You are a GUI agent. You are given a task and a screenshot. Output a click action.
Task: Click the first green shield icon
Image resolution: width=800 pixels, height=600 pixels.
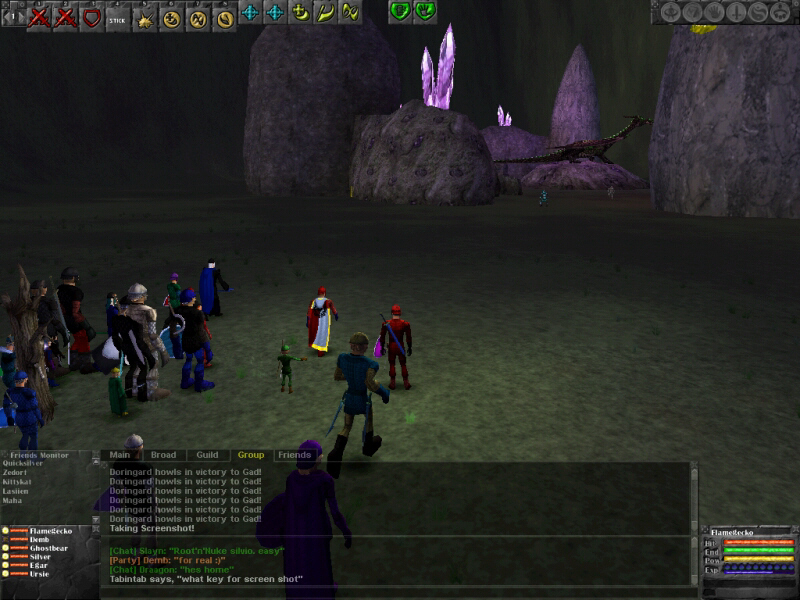pos(400,12)
